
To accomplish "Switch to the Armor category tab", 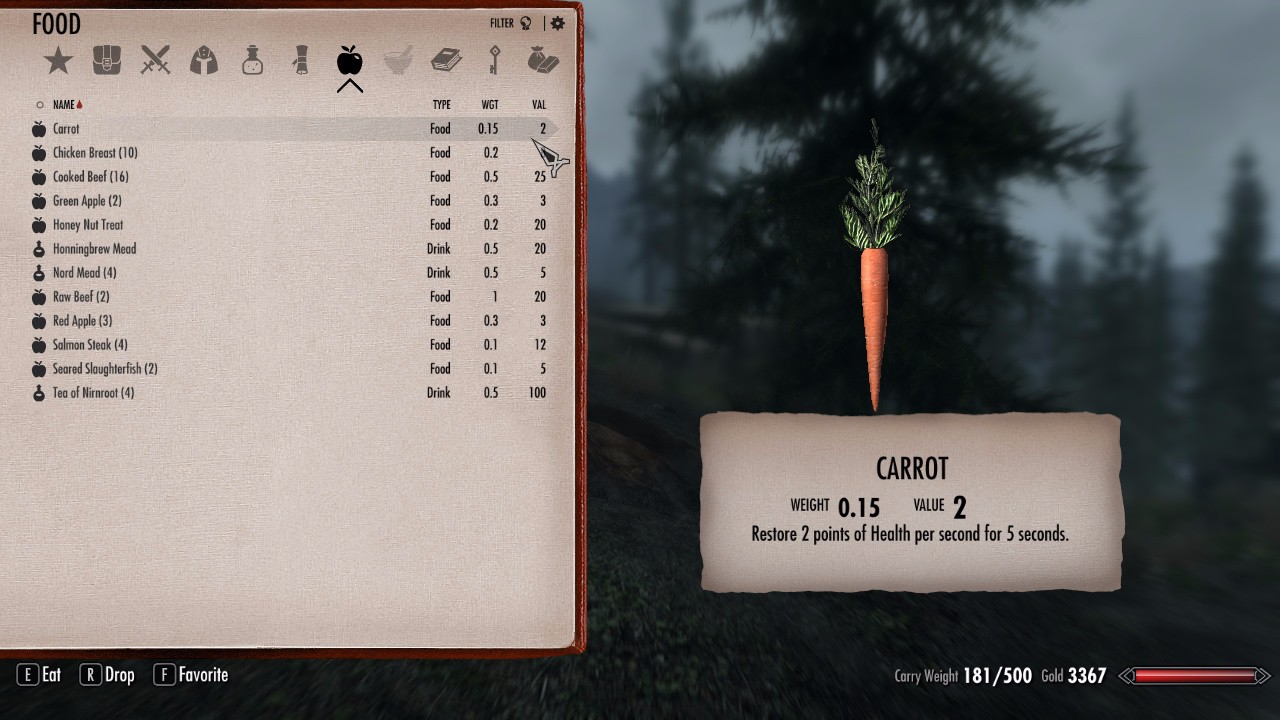I will [204, 61].
